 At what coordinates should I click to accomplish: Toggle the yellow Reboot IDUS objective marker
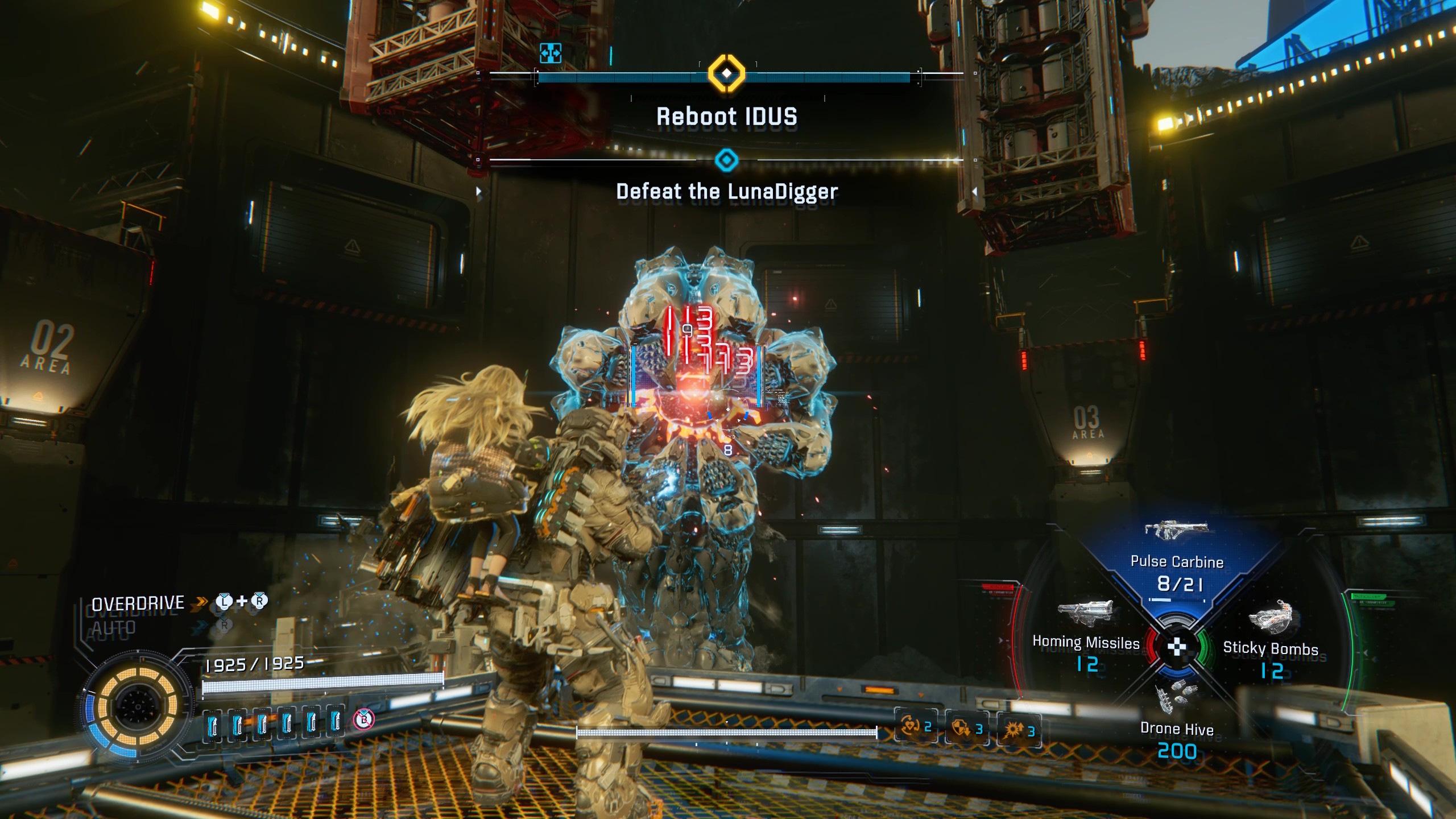tap(726, 73)
